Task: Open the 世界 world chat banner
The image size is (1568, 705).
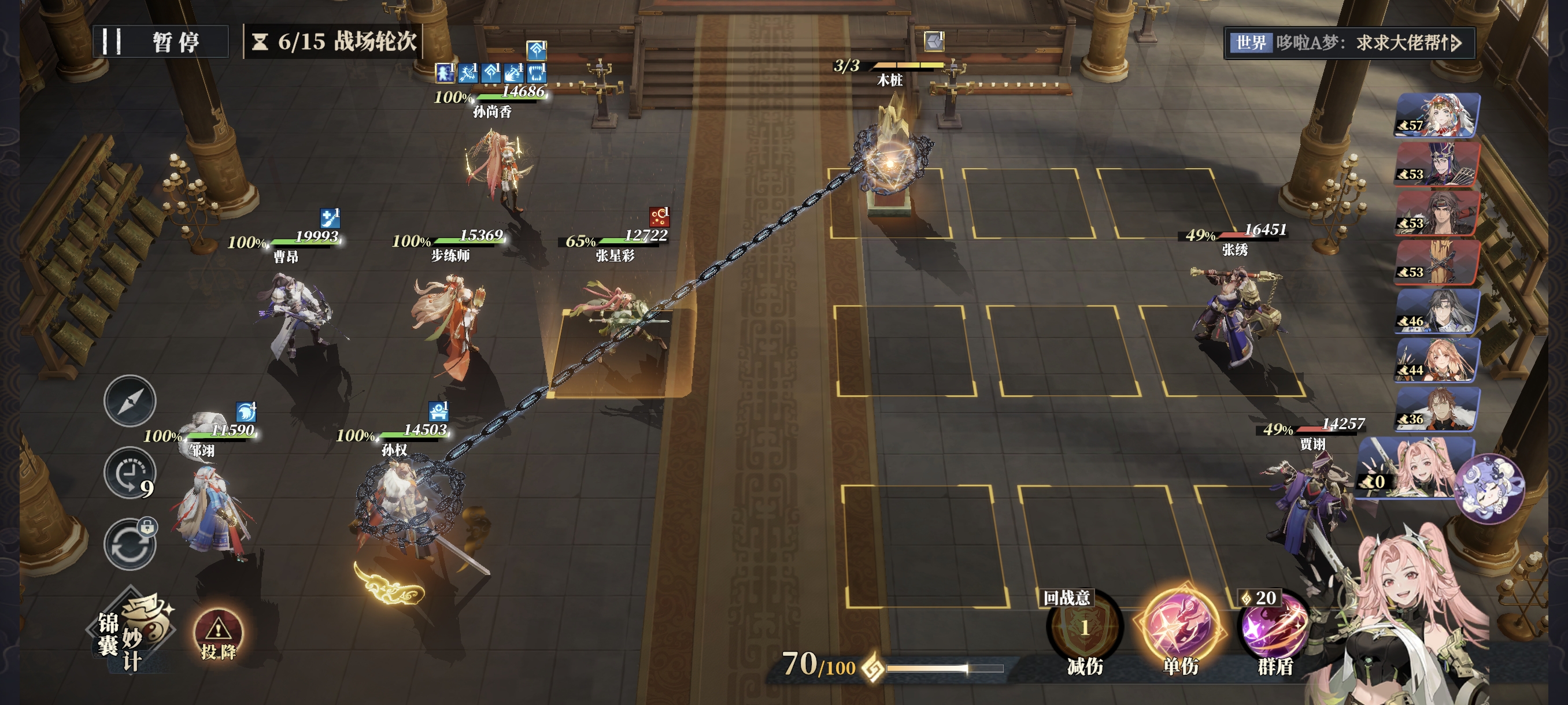Action: [1339, 43]
